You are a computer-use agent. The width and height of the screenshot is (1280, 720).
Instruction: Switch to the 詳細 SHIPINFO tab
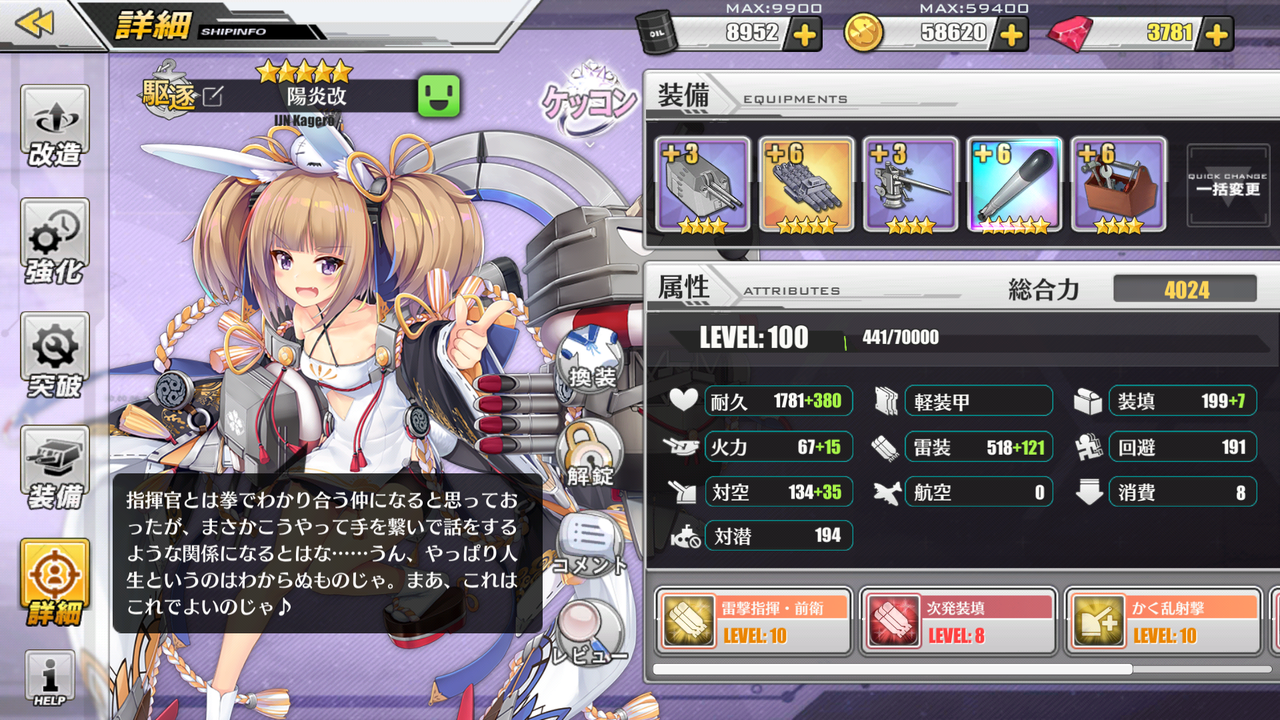point(160,28)
